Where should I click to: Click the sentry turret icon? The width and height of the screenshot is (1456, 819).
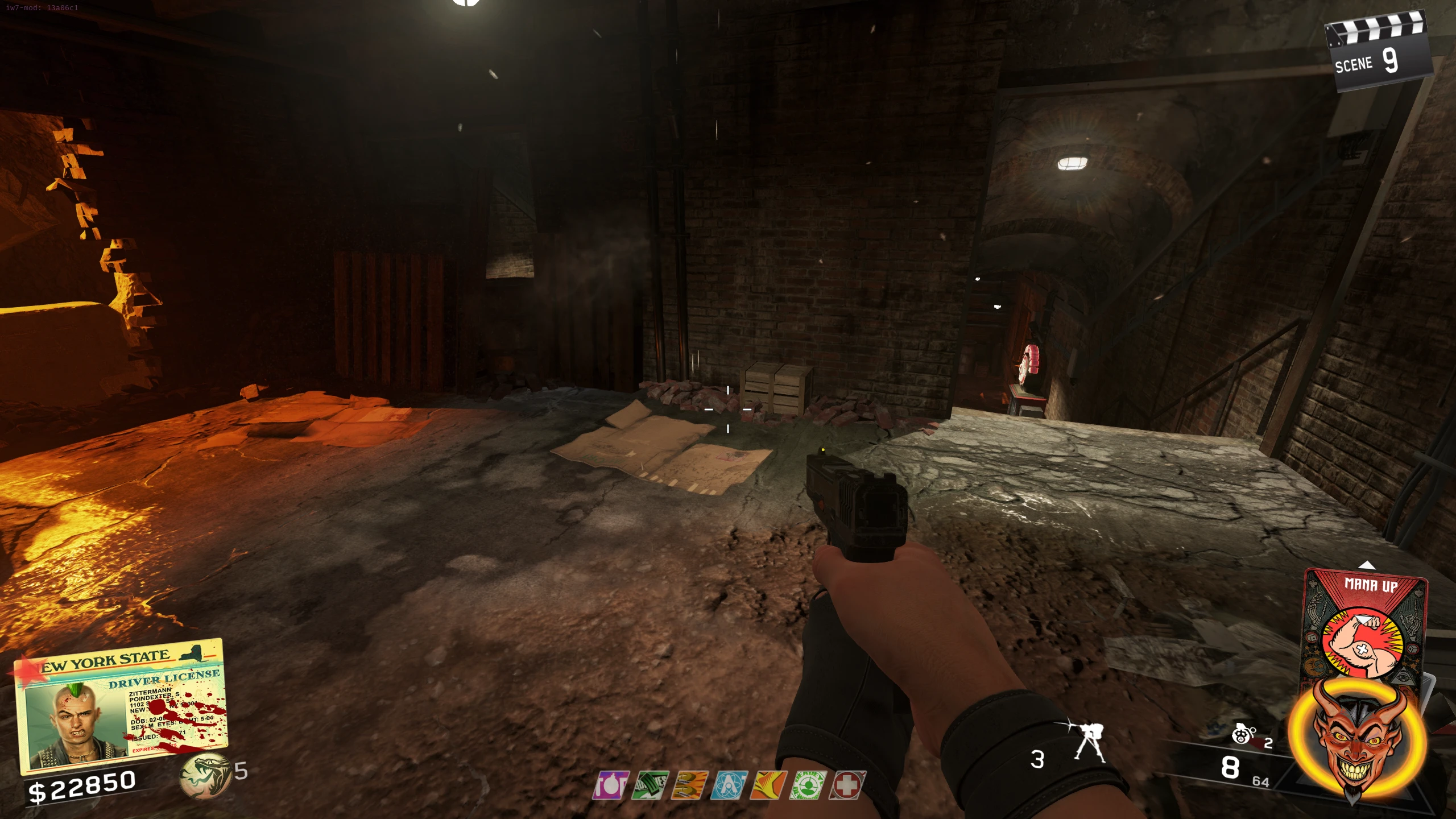pyautogui.click(x=1089, y=742)
